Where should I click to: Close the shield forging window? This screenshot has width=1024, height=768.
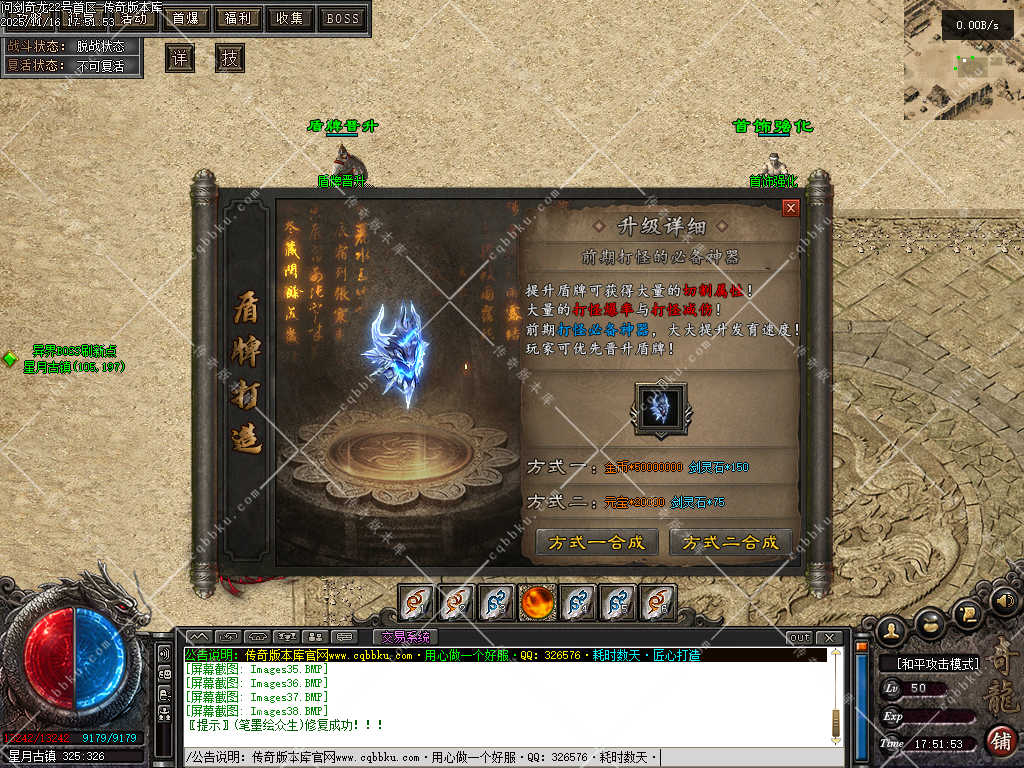[x=791, y=208]
